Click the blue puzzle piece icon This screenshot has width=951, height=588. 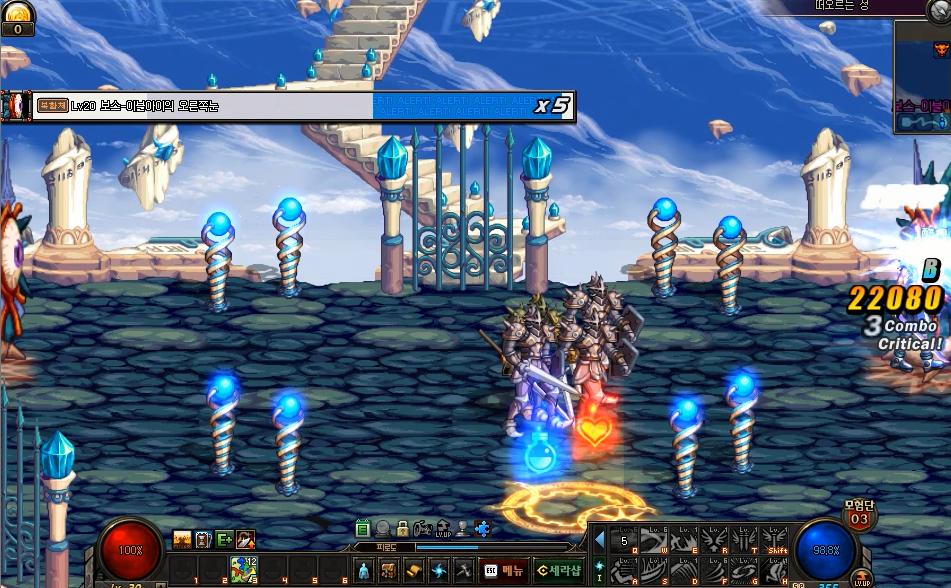483,528
